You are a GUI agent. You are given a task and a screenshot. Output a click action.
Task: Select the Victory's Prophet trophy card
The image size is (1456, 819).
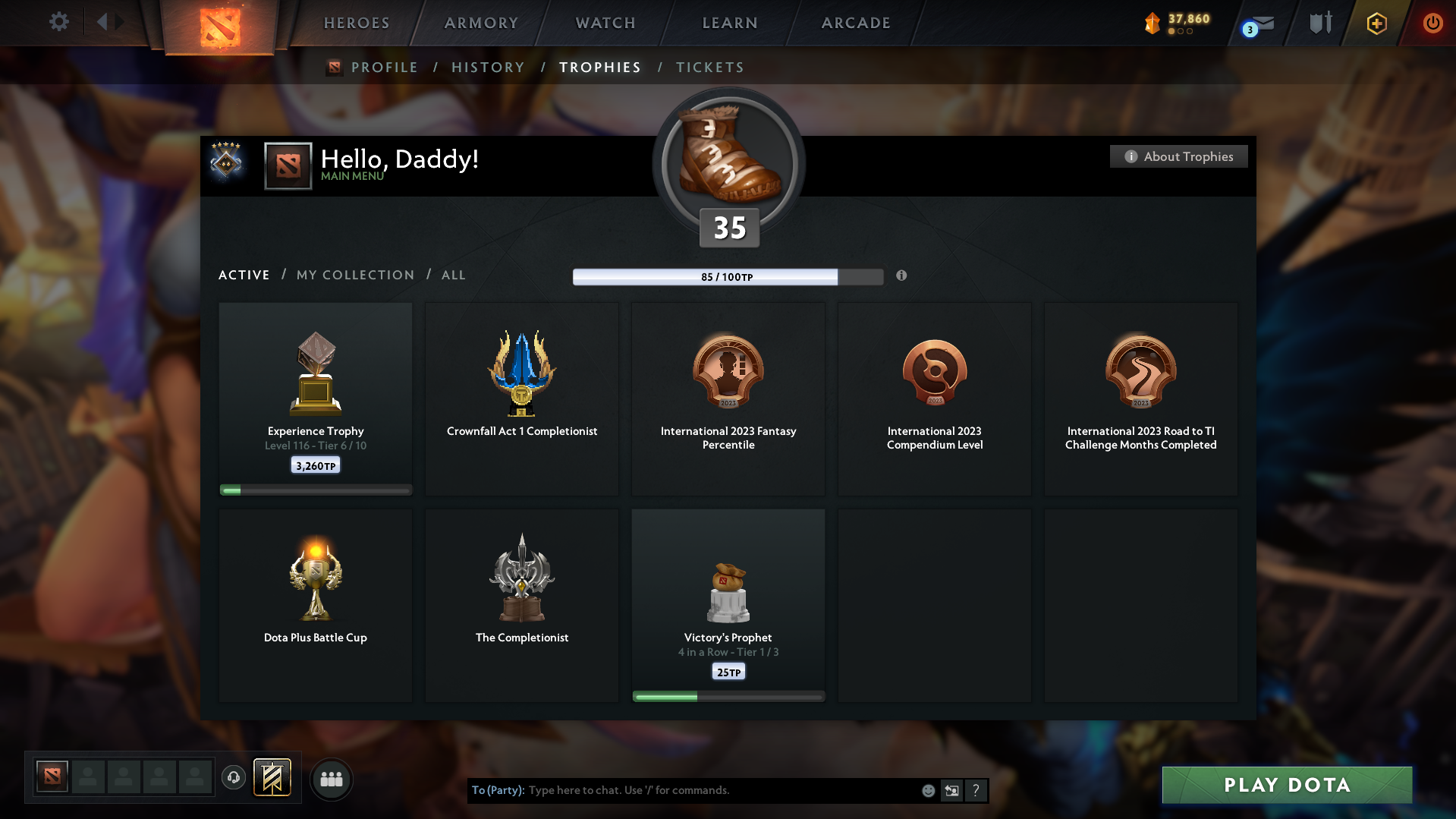[728, 605]
